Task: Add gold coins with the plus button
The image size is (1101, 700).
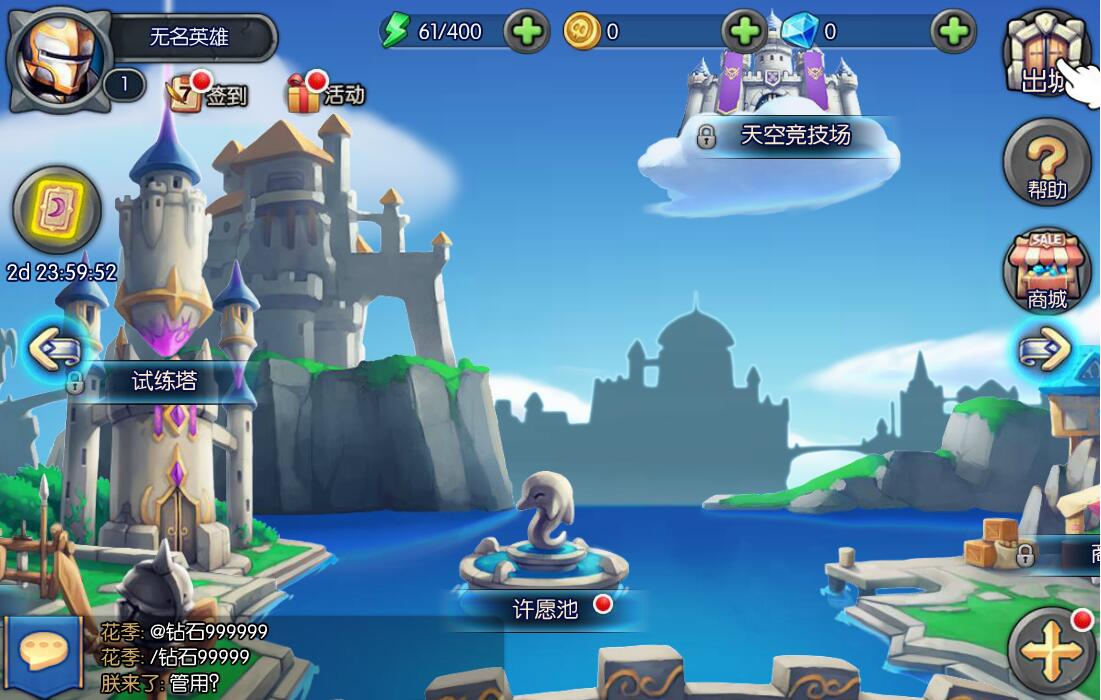Action: [x=744, y=32]
